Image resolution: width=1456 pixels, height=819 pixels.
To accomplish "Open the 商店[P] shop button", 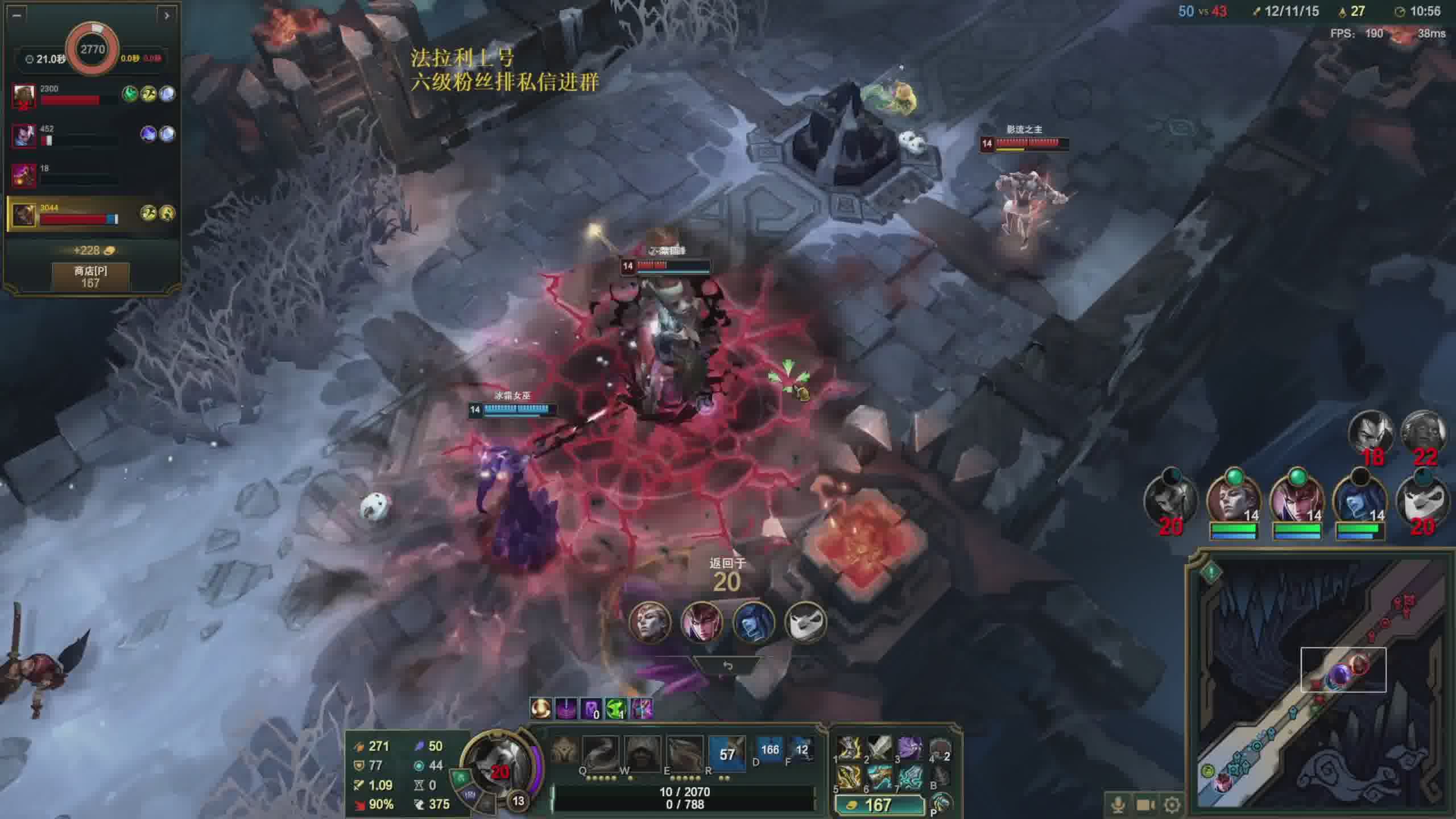I will (x=90, y=276).
